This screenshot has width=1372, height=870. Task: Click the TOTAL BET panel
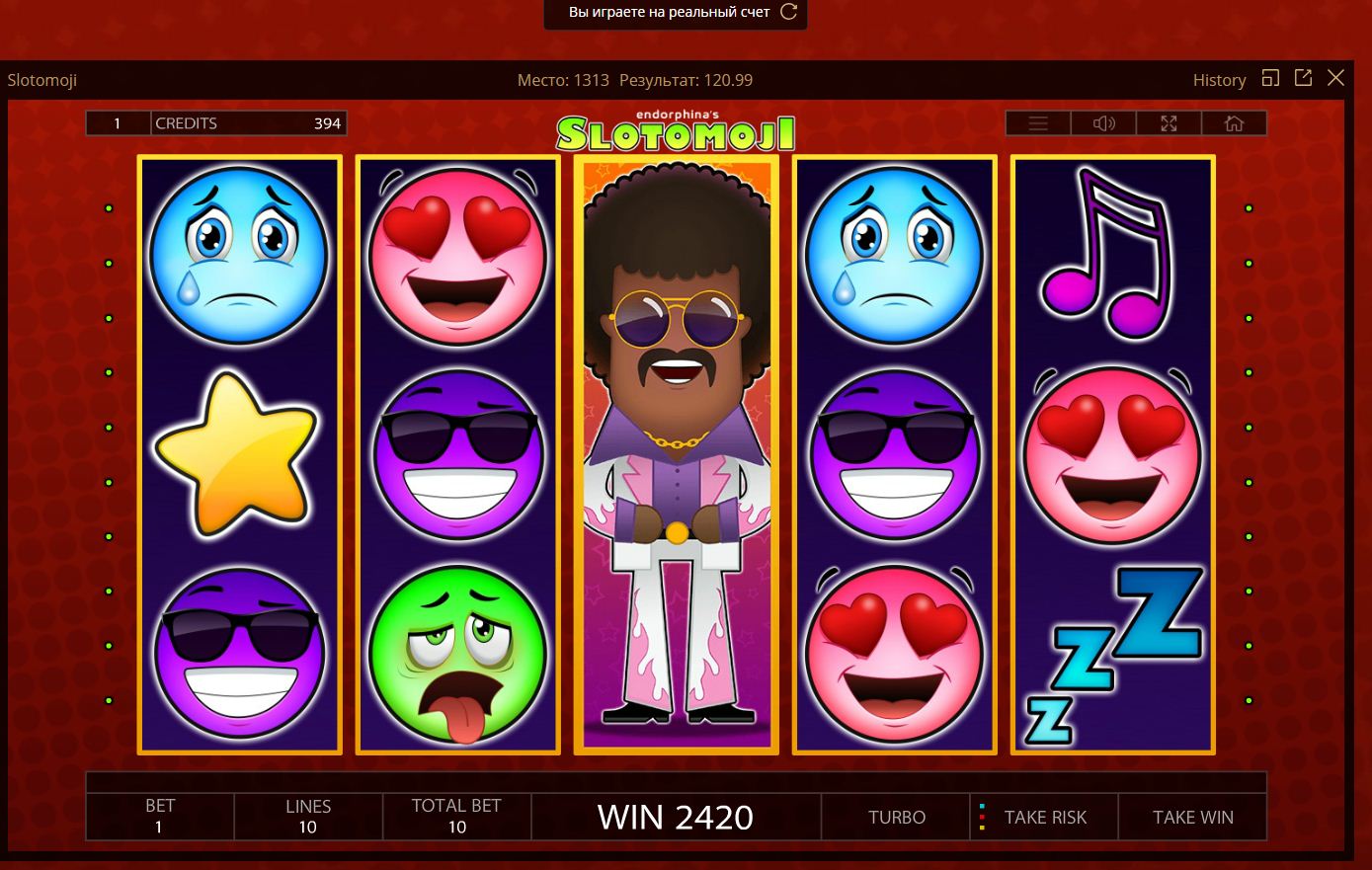coord(456,817)
